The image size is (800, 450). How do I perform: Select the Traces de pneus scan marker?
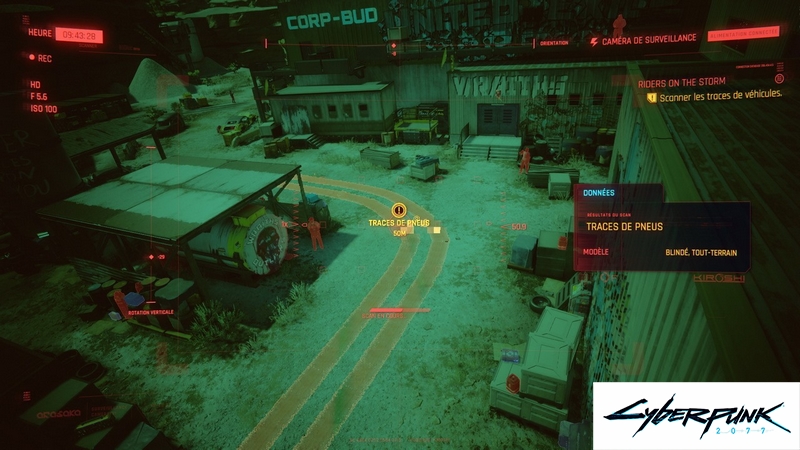[399, 210]
